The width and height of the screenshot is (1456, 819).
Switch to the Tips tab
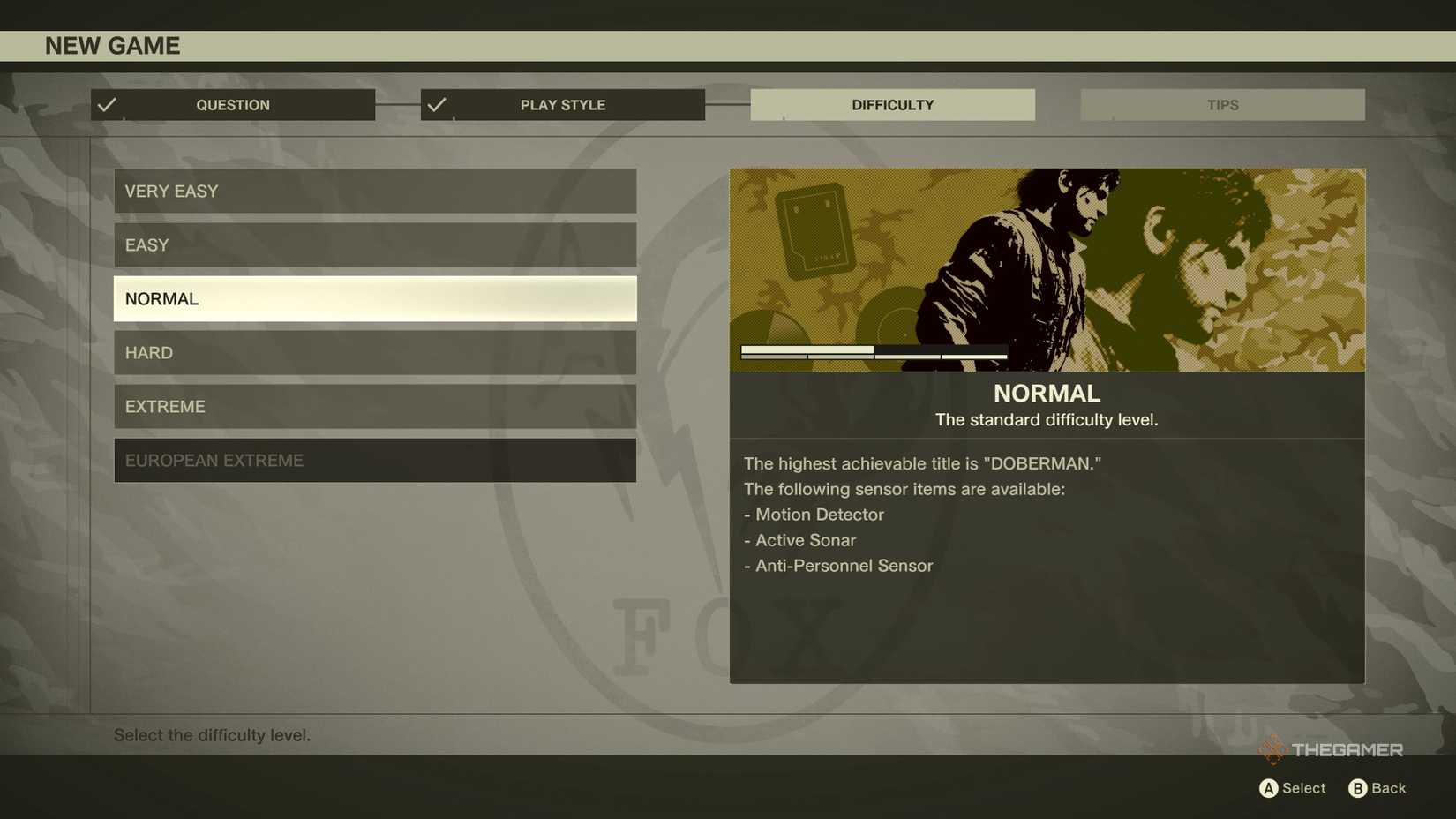point(1222,104)
